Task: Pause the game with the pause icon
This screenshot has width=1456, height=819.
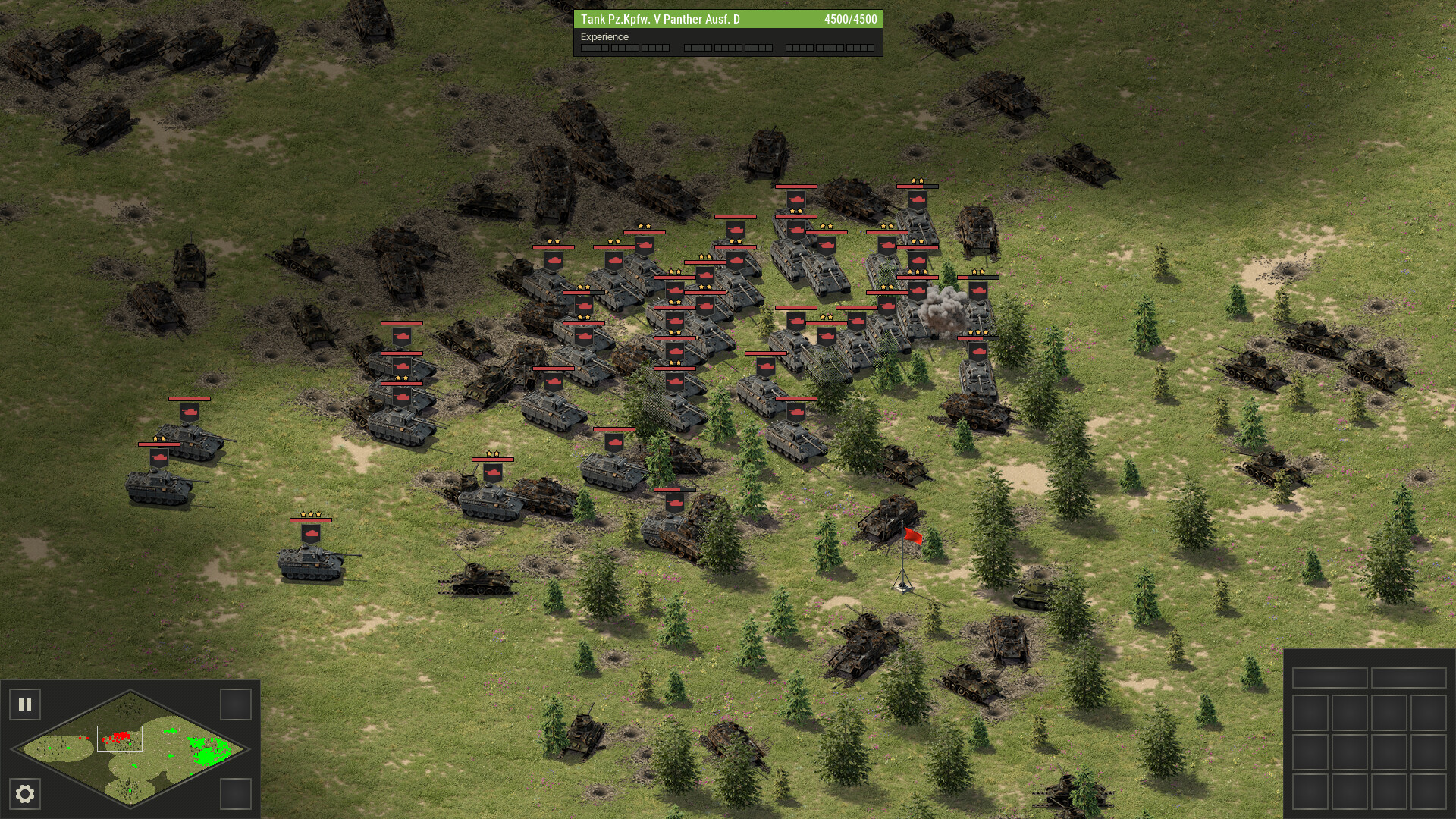Action: [x=27, y=704]
